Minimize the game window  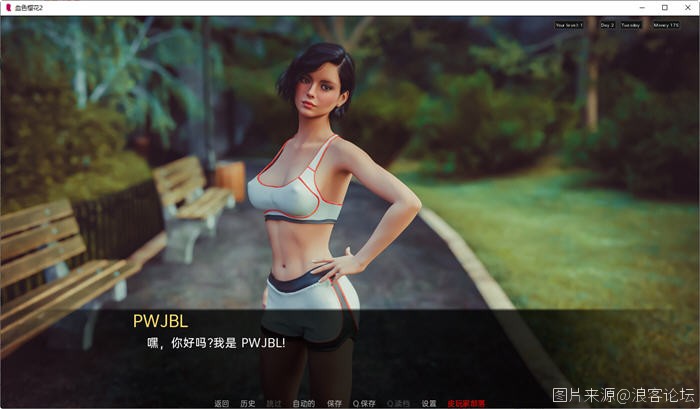click(x=642, y=7)
